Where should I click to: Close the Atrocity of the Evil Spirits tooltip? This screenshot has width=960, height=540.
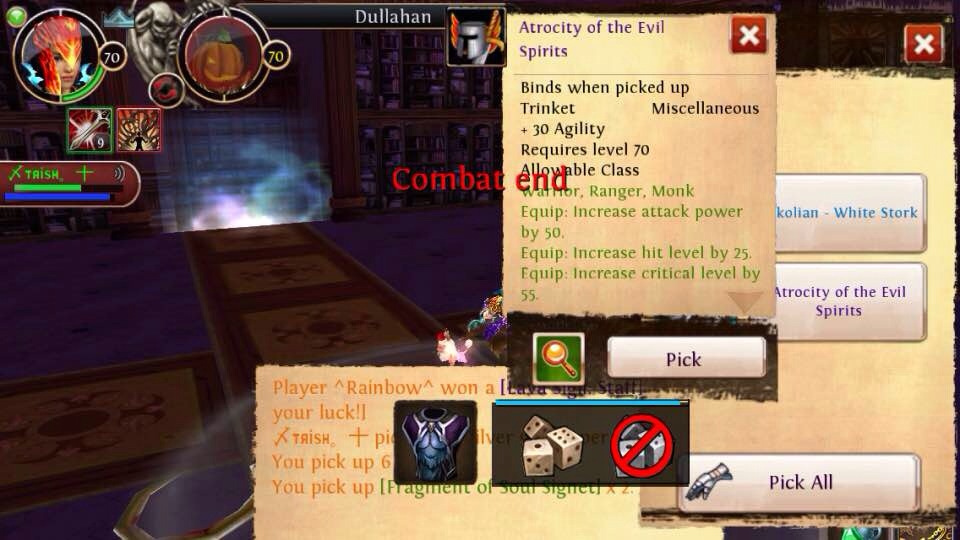(748, 37)
